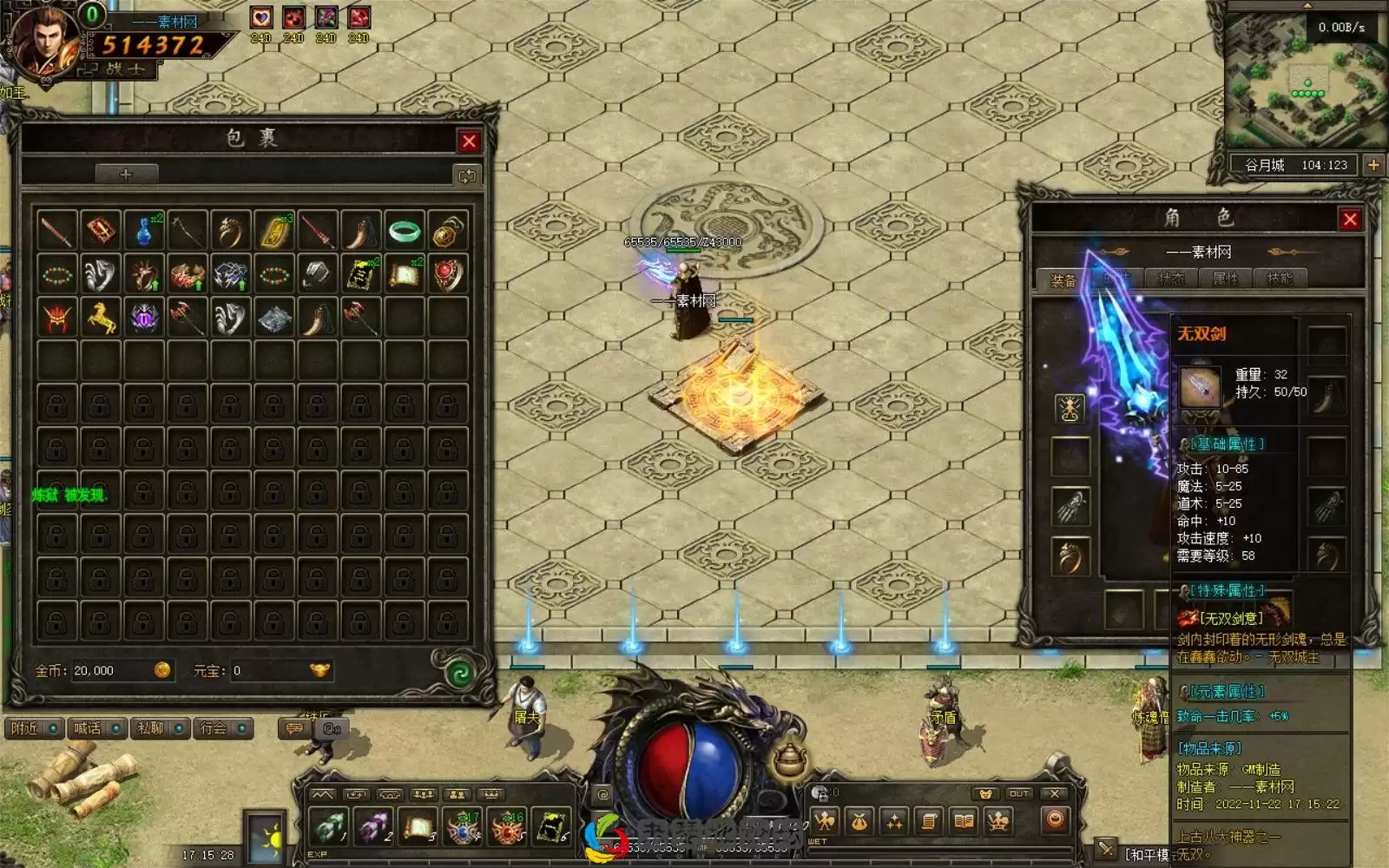Close the 角色 character panel
The width and height of the screenshot is (1389, 868).
tap(1349, 220)
